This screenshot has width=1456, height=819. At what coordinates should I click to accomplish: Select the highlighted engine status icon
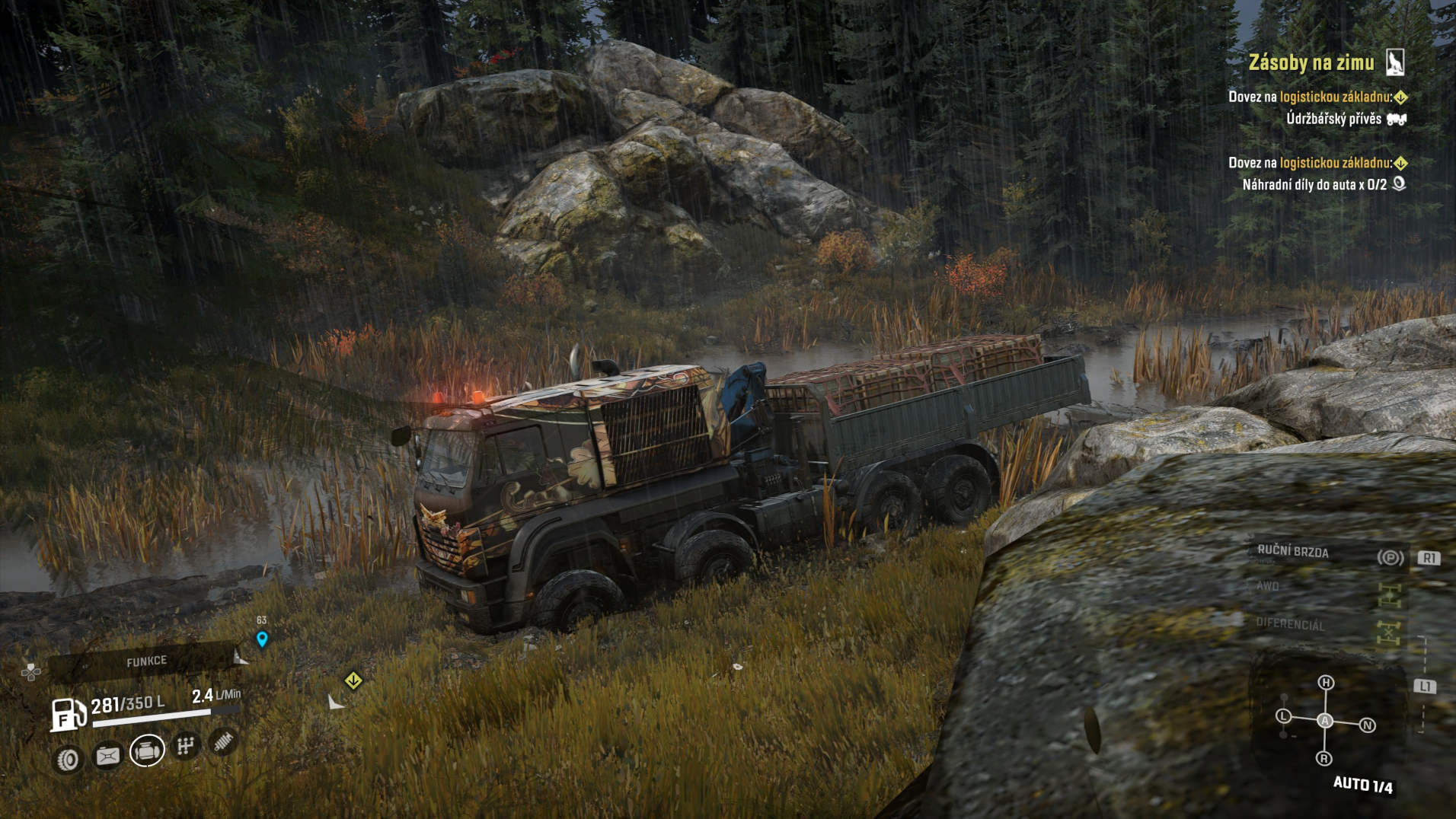147,750
